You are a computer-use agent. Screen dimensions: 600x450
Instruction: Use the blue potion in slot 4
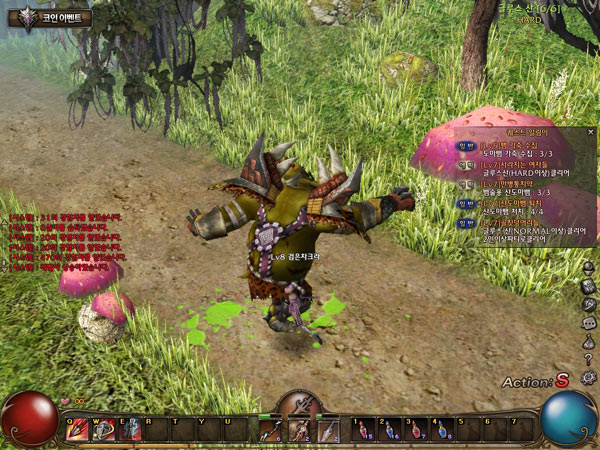click(441, 430)
